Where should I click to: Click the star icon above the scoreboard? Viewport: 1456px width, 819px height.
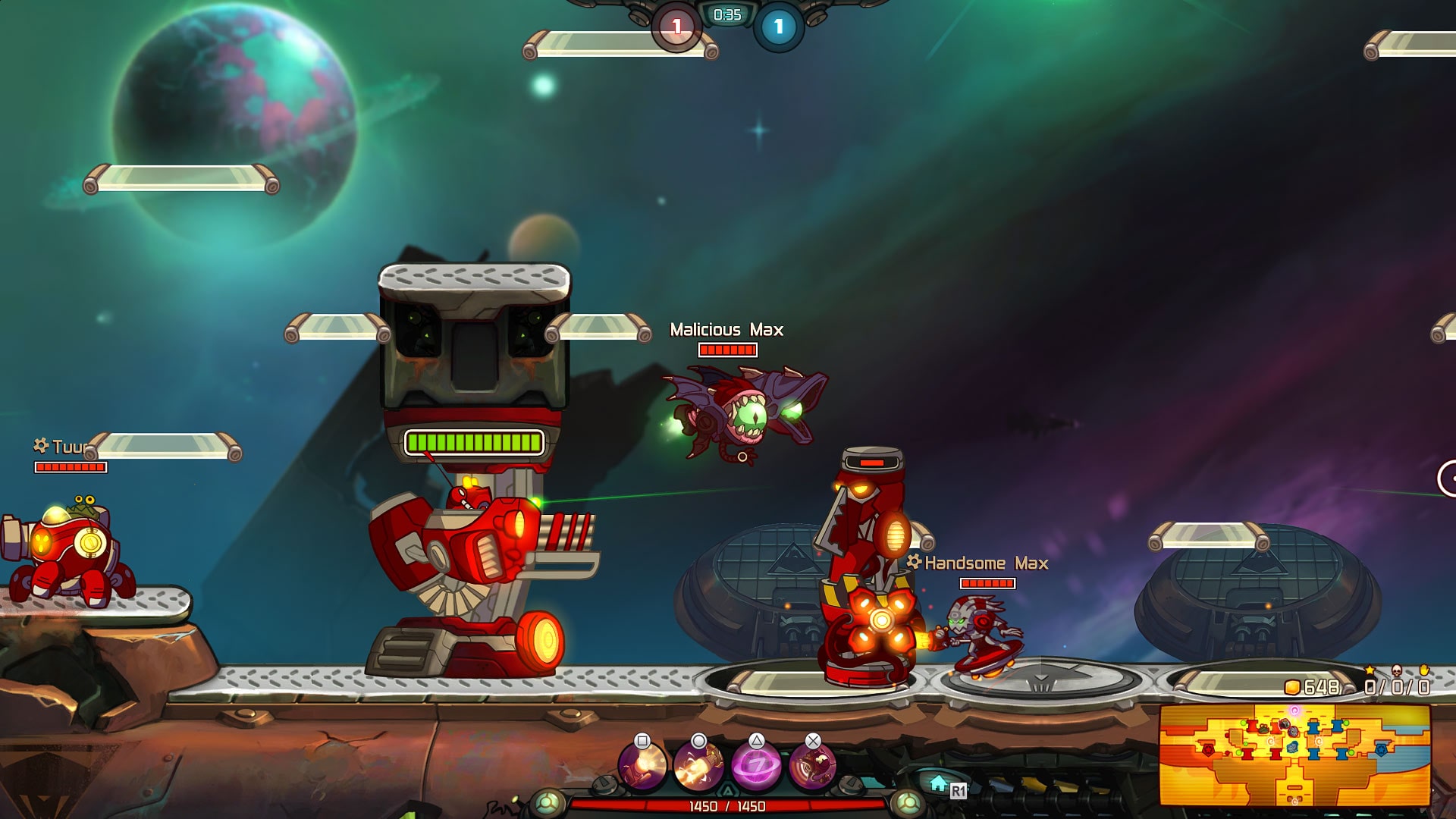(x=1370, y=670)
